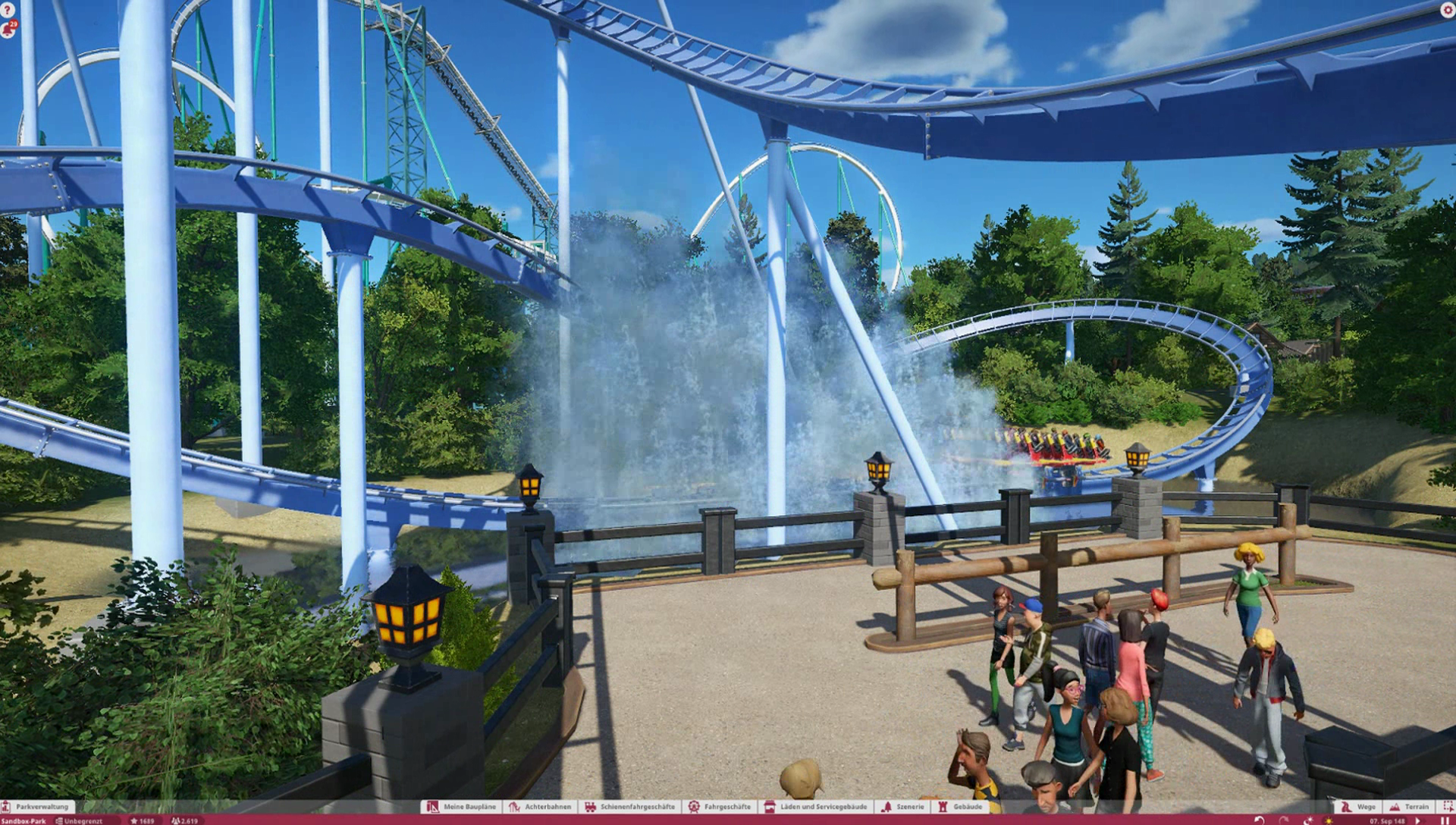Viewport: 1456px width, 825px height.
Task: Open the notifications bell
Action: [x=8, y=29]
